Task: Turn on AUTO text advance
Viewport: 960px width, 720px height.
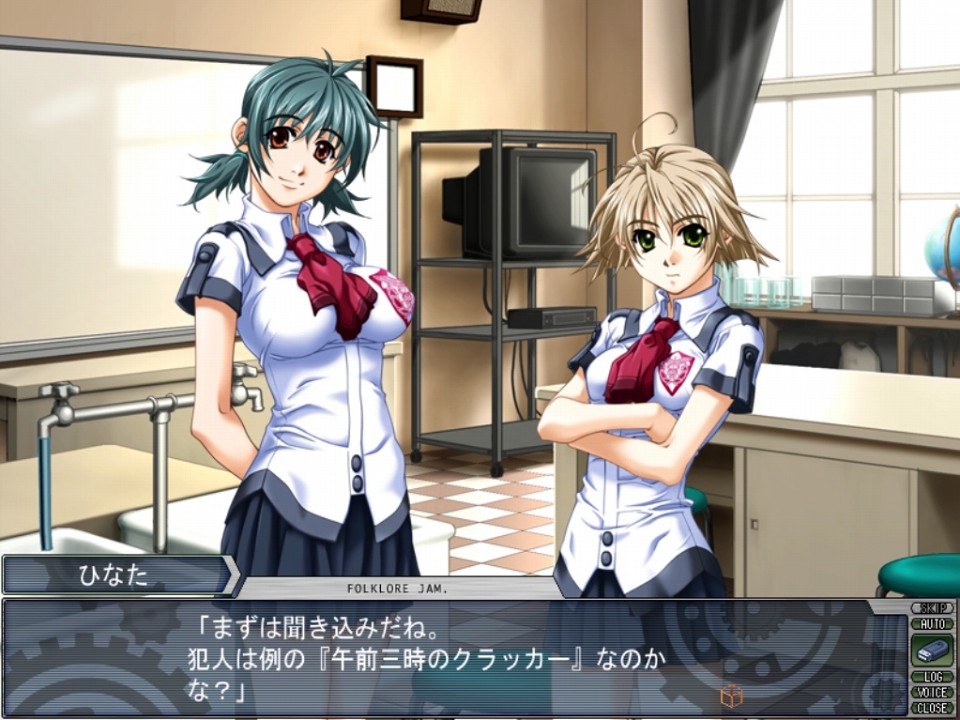Action: click(x=932, y=623)
